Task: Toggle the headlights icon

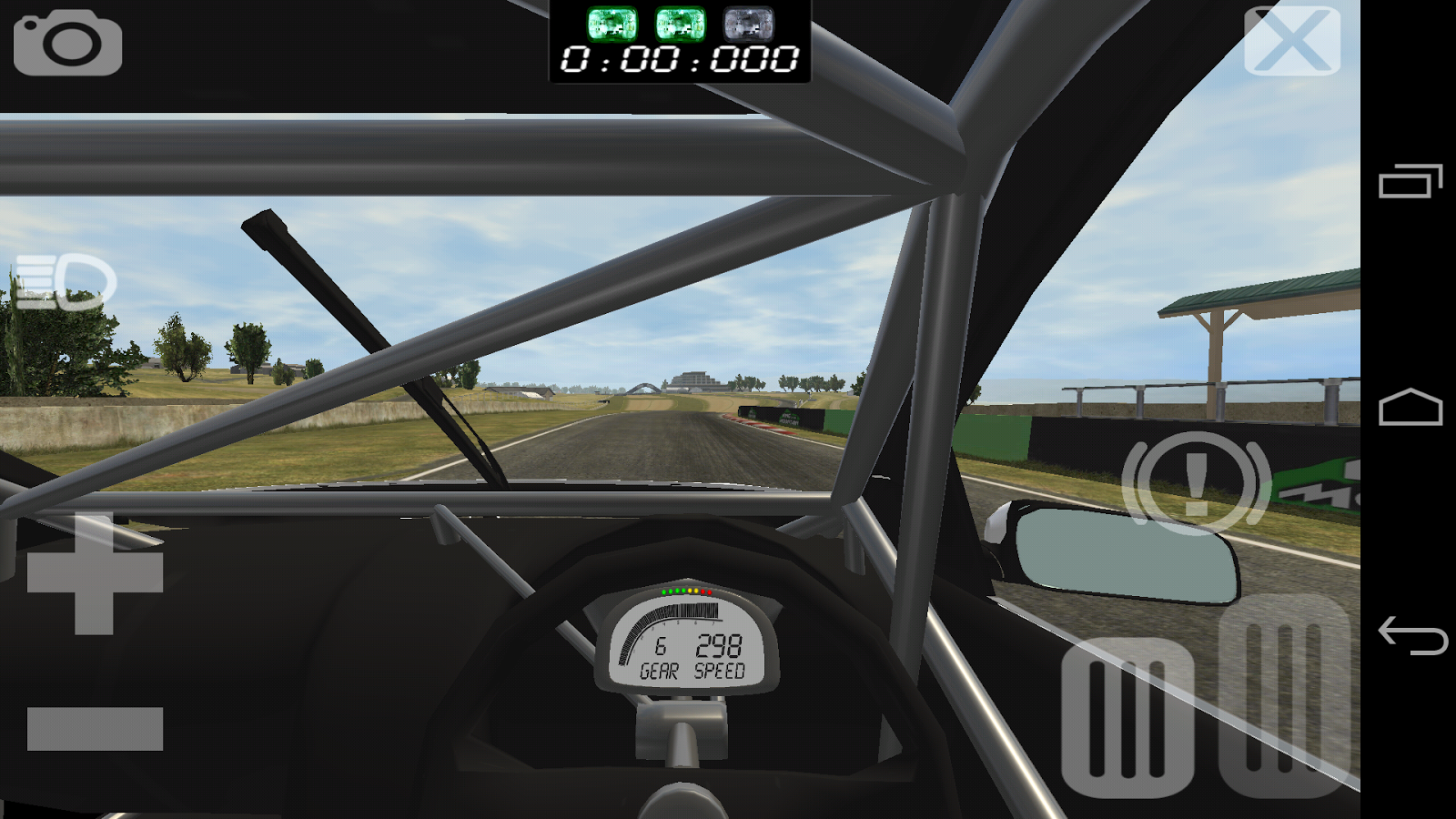Action: coord(66,281)
